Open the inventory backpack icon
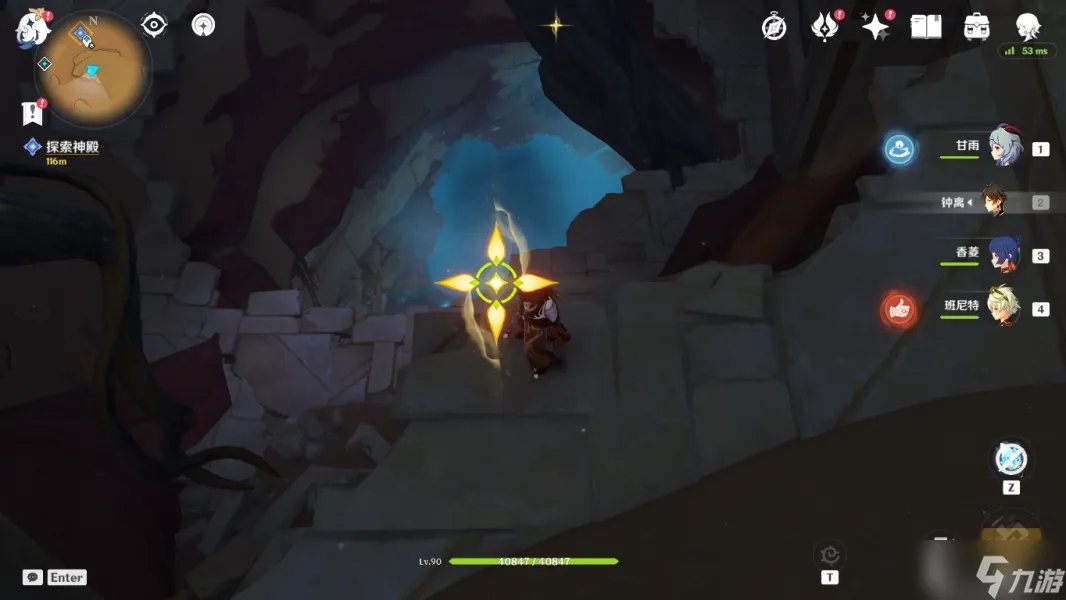Screen dimensions: 1066x600 point(977,27)
